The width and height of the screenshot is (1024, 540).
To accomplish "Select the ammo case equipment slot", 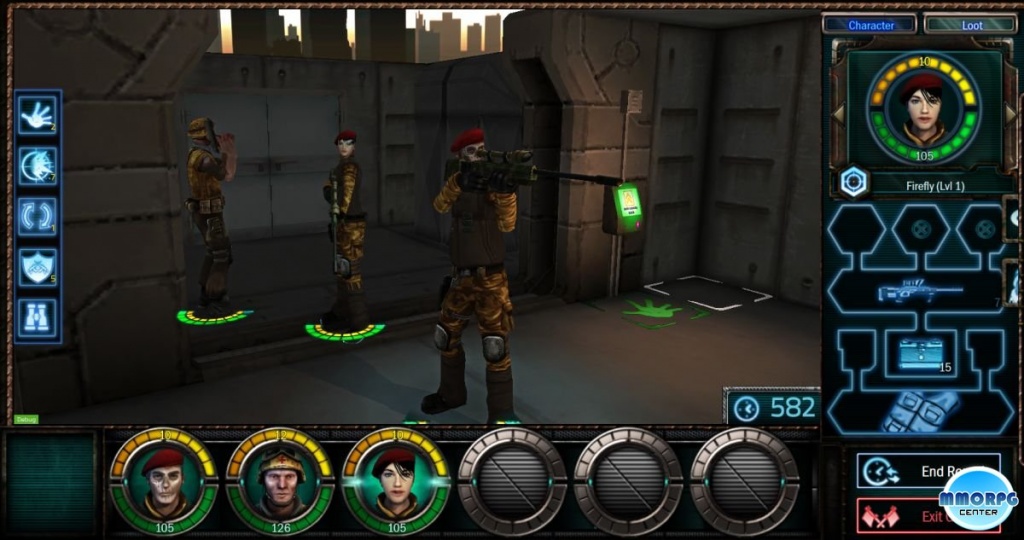I will tap(920, 355).
